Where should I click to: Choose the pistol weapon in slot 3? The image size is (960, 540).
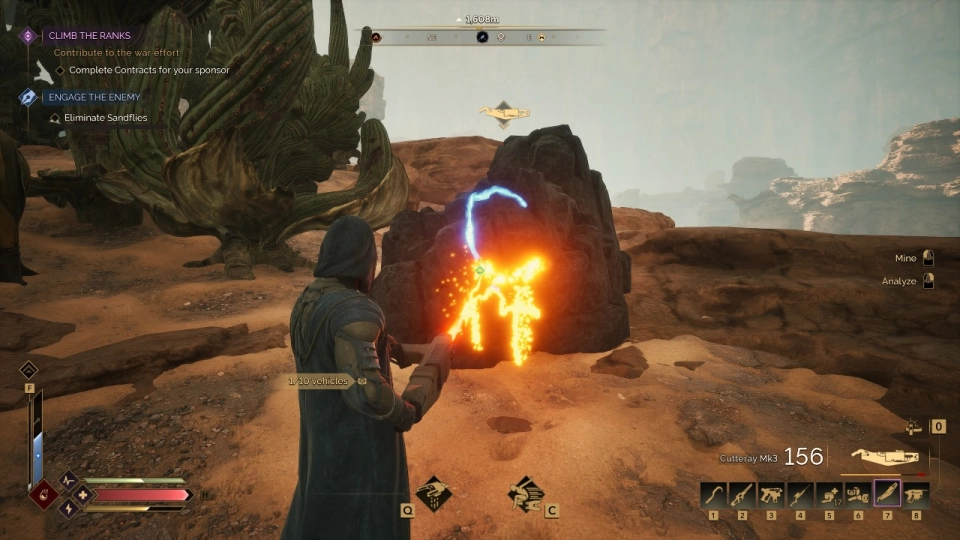coord(771,493)
